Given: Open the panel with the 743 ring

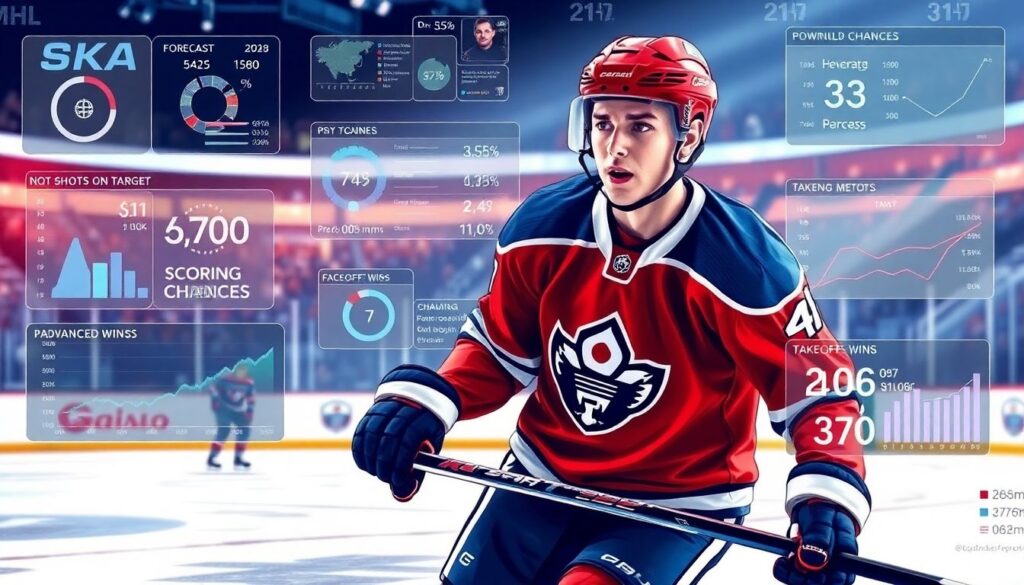Looking at the screenshot, I should (x=414, y=180).
